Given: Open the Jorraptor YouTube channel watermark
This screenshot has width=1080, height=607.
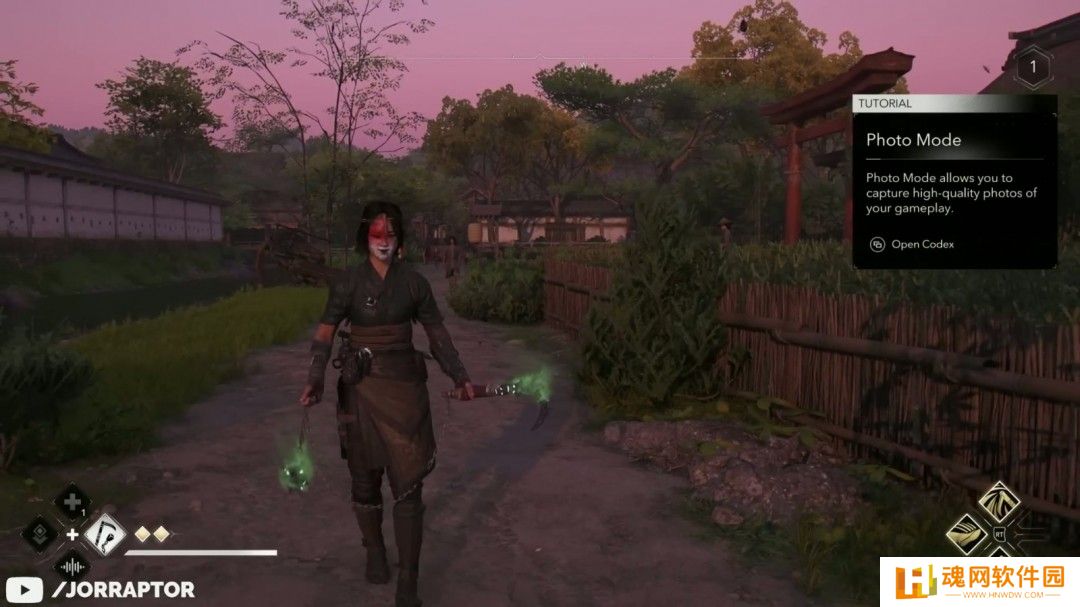Looking at the screenshot, I should (x=100, y=590).
